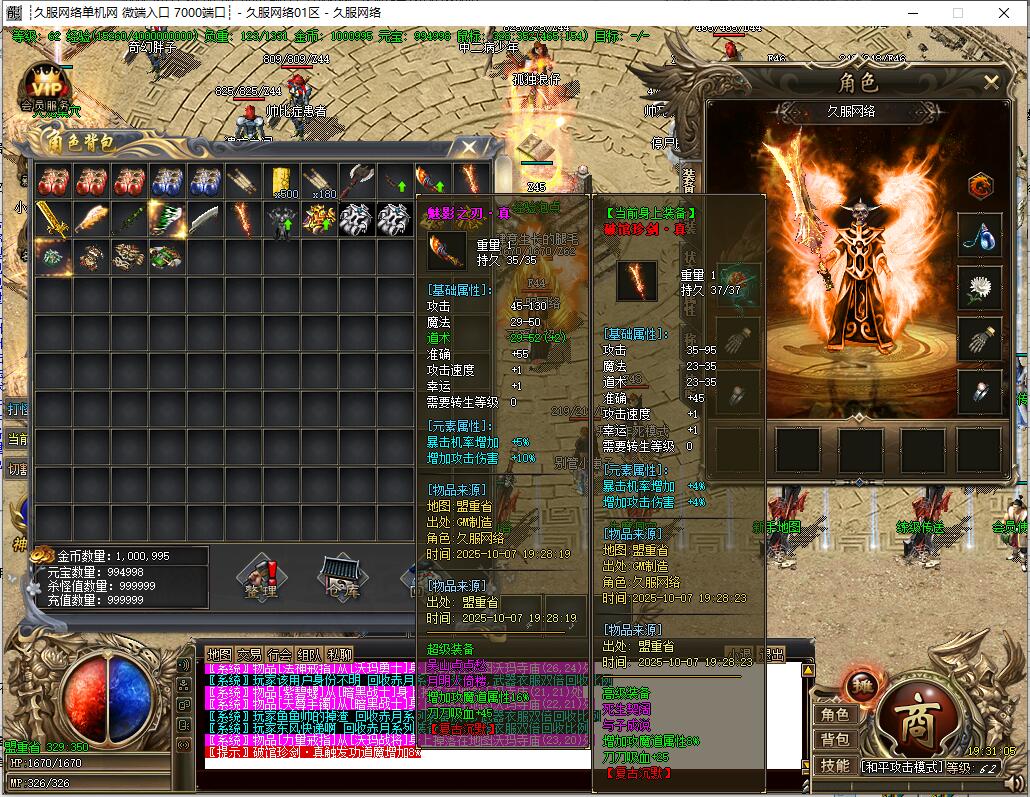Select the white curved blade slot
This screenshot has width=1030, height=797.
tap(204, 218)
